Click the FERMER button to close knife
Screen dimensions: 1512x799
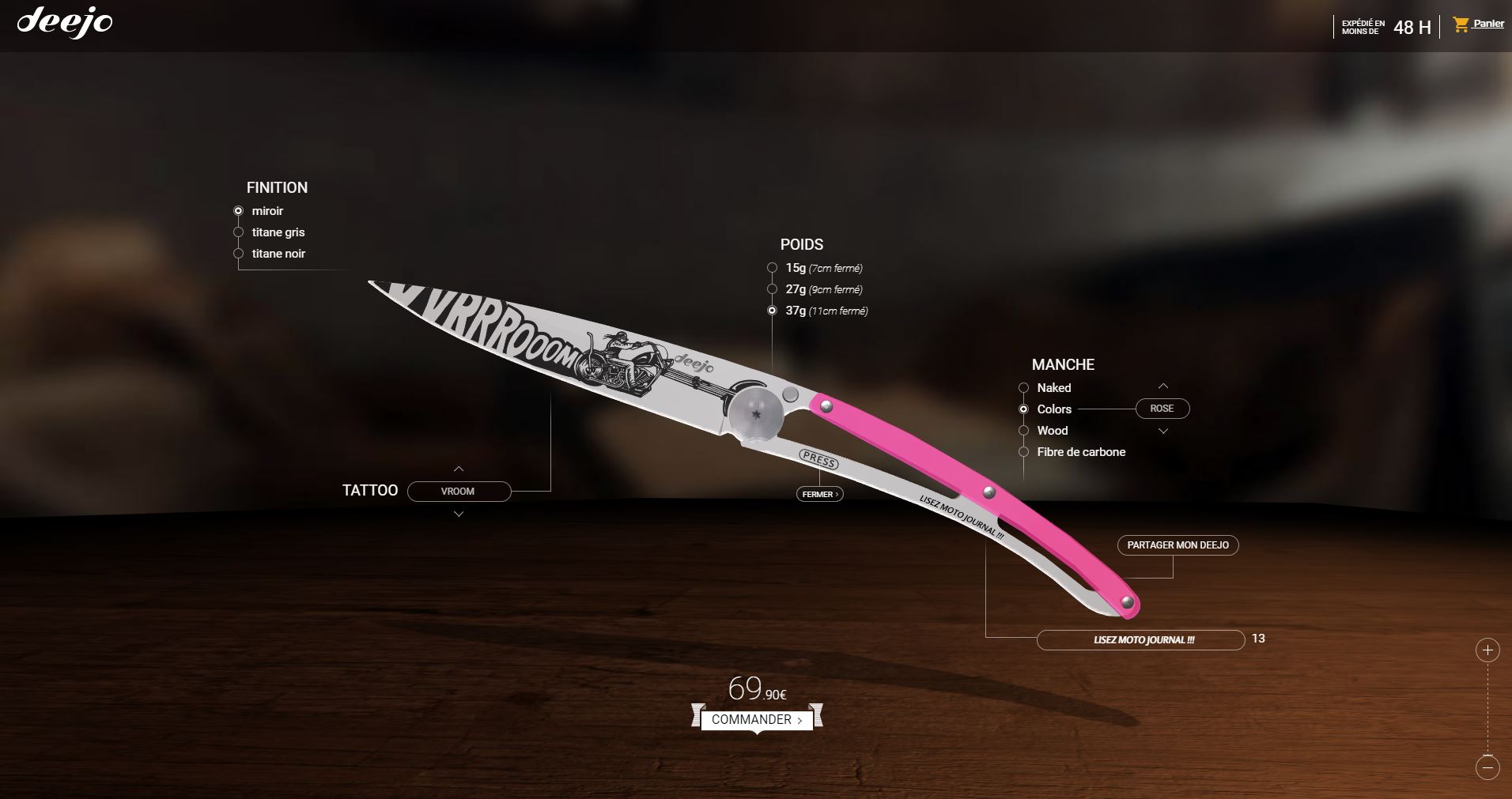(x=819, y=495)
